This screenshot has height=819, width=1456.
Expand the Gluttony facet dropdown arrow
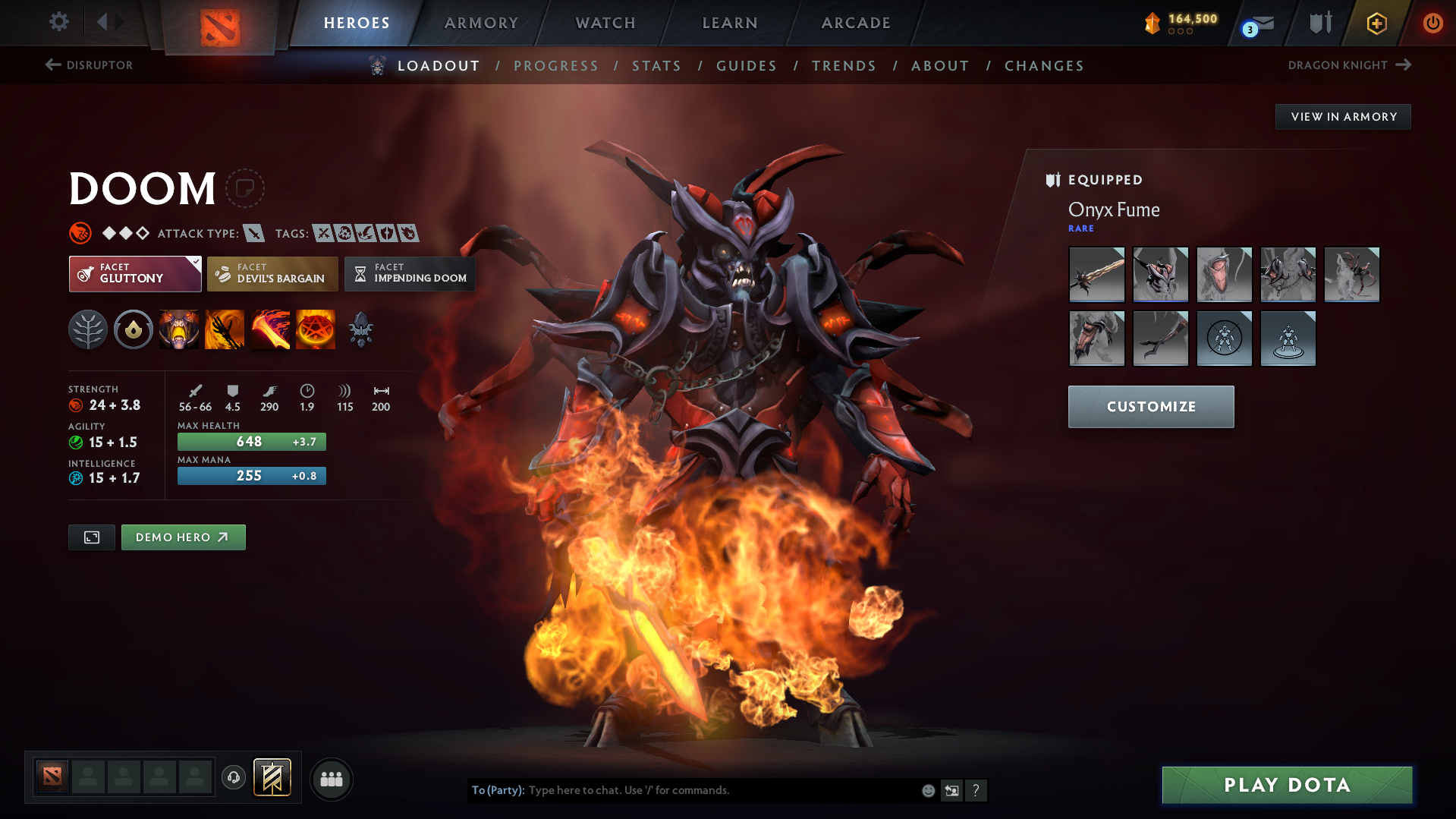[x=195, y=261]
